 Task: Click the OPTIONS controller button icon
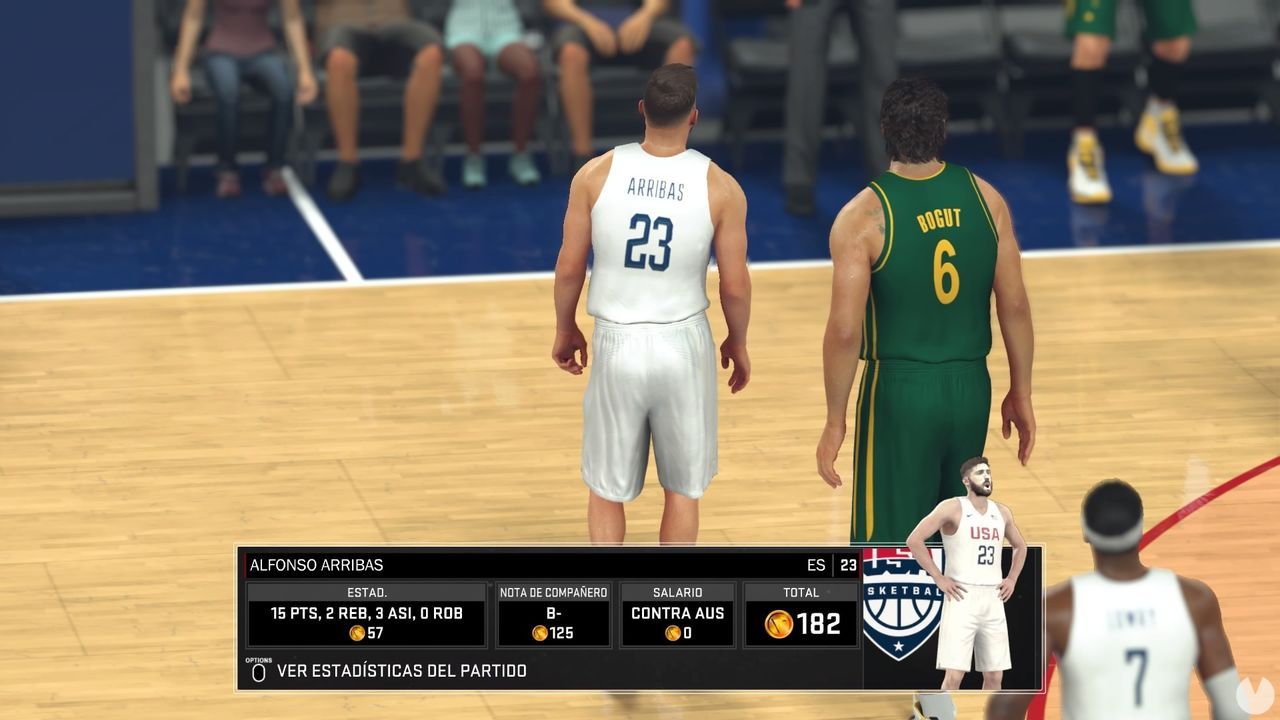(259, 670)
